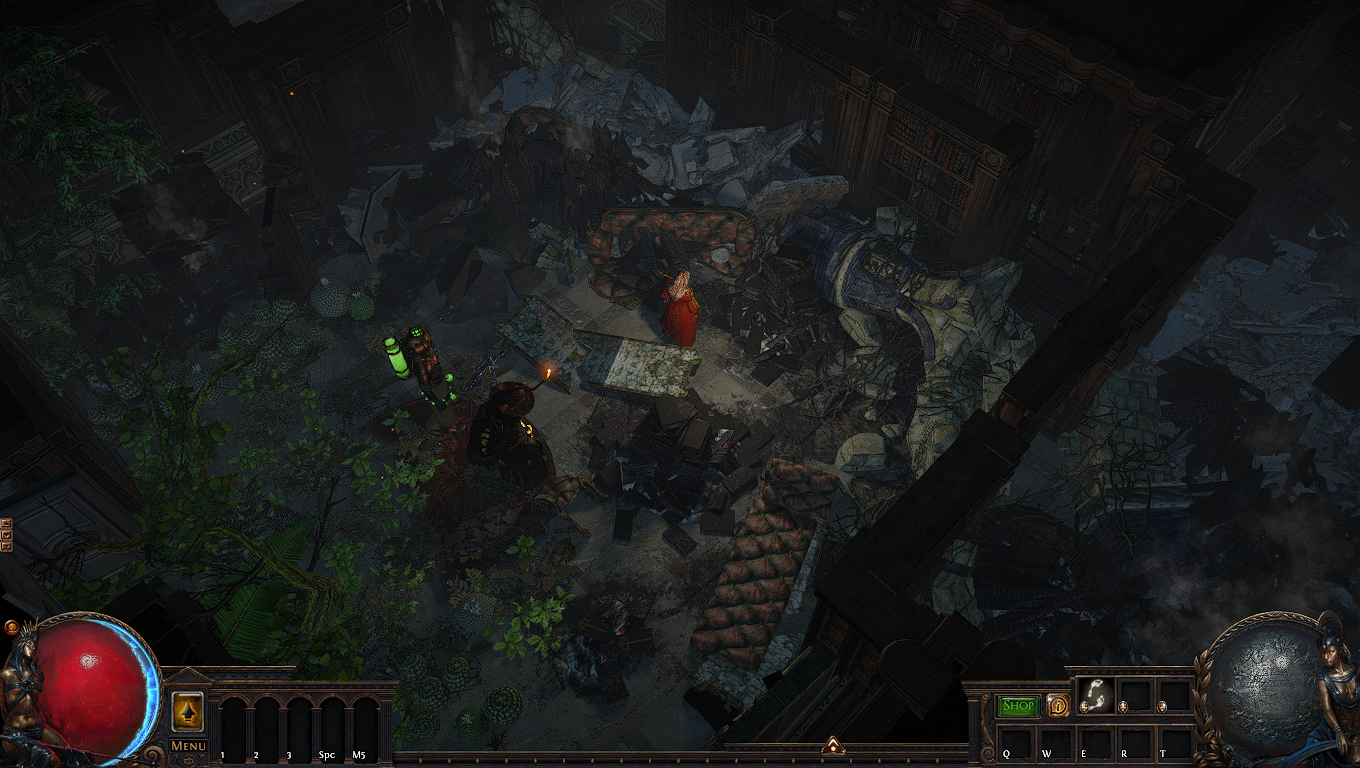Open the green Shop button
Image resolution: width=1360 pixels, height=768 pixels.
[1019, 705]
